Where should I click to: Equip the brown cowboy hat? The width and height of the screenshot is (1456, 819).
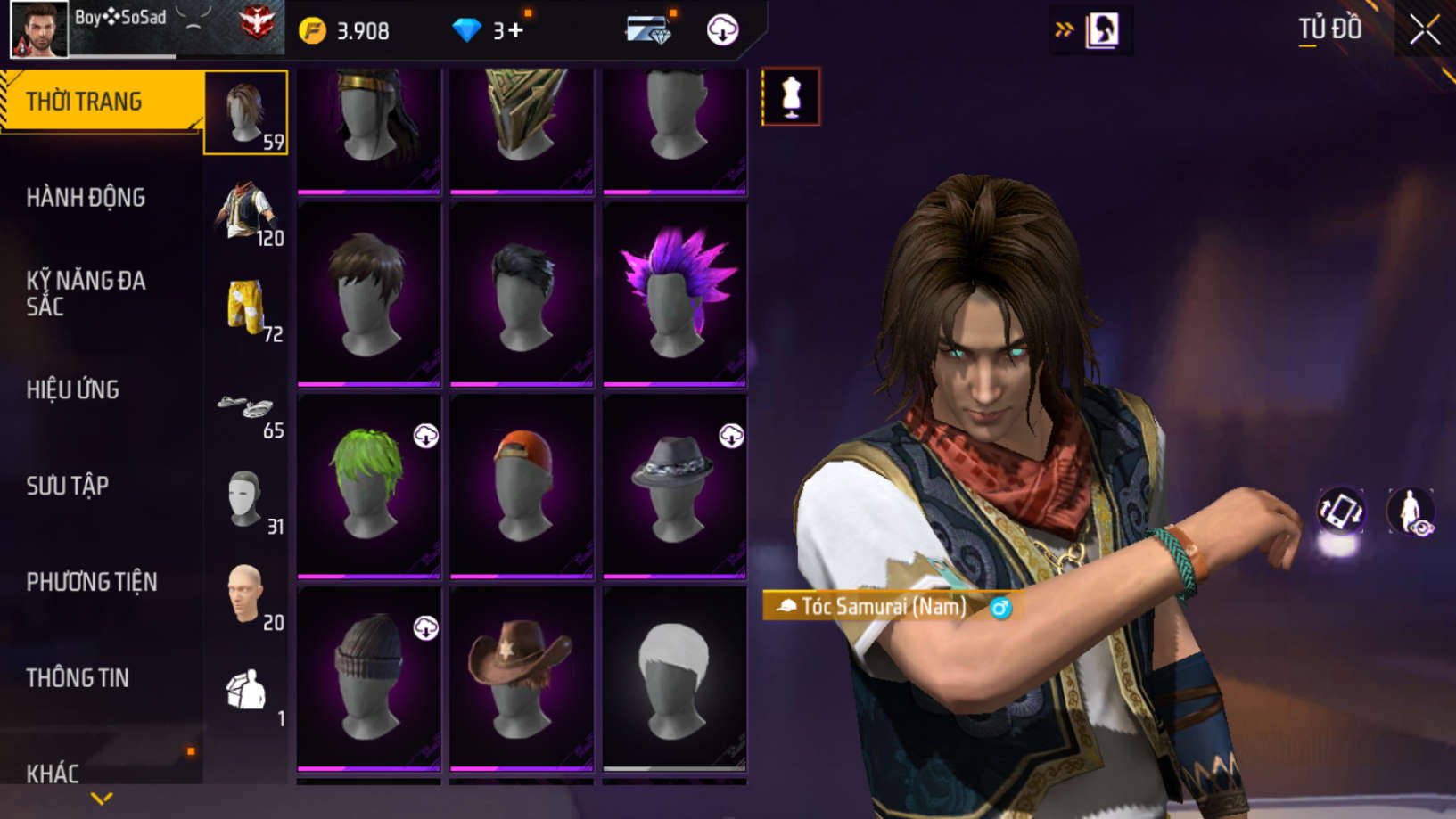pyautogui.click(x=522, y=677)
